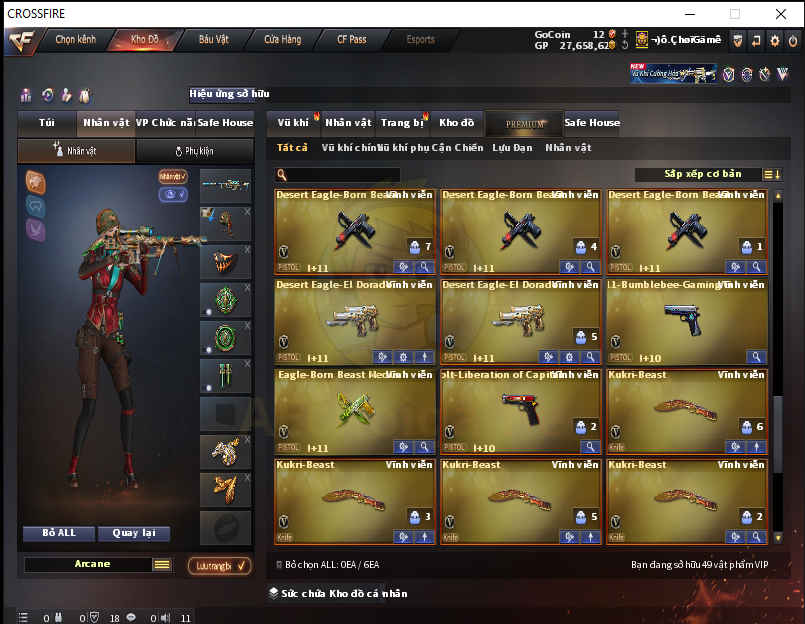Open the Trang bị tab
The image size is (805, 624).
[x=402, y=123]
